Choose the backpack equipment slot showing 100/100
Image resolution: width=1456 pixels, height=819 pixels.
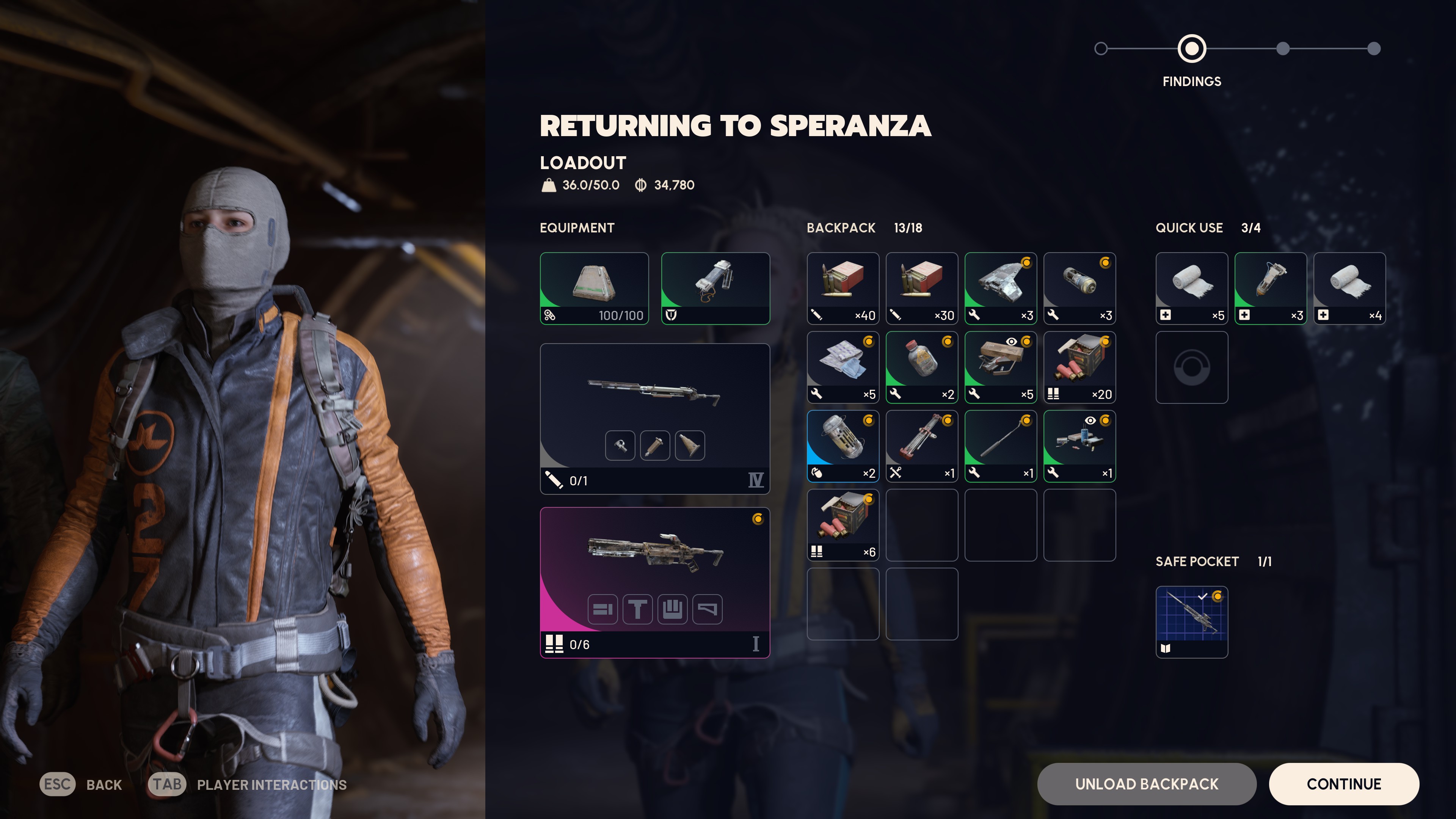(594, 288)
